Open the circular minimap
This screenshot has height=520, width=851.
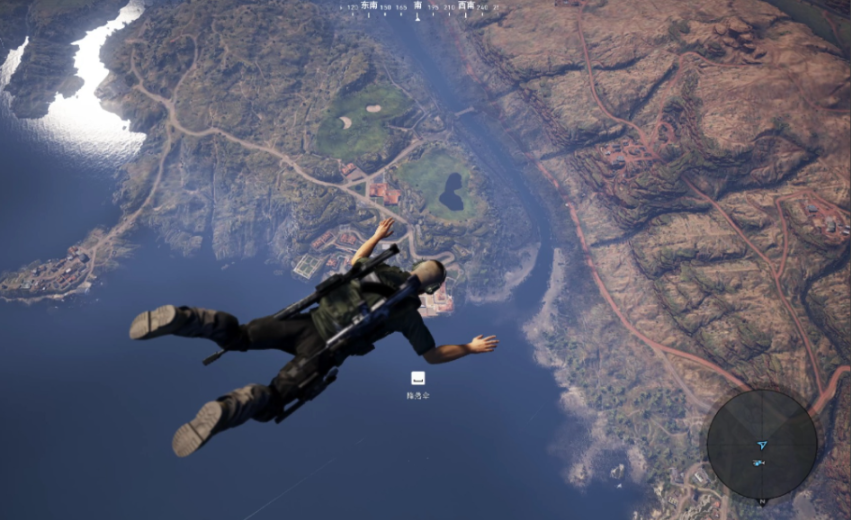[x=761, y=444]
